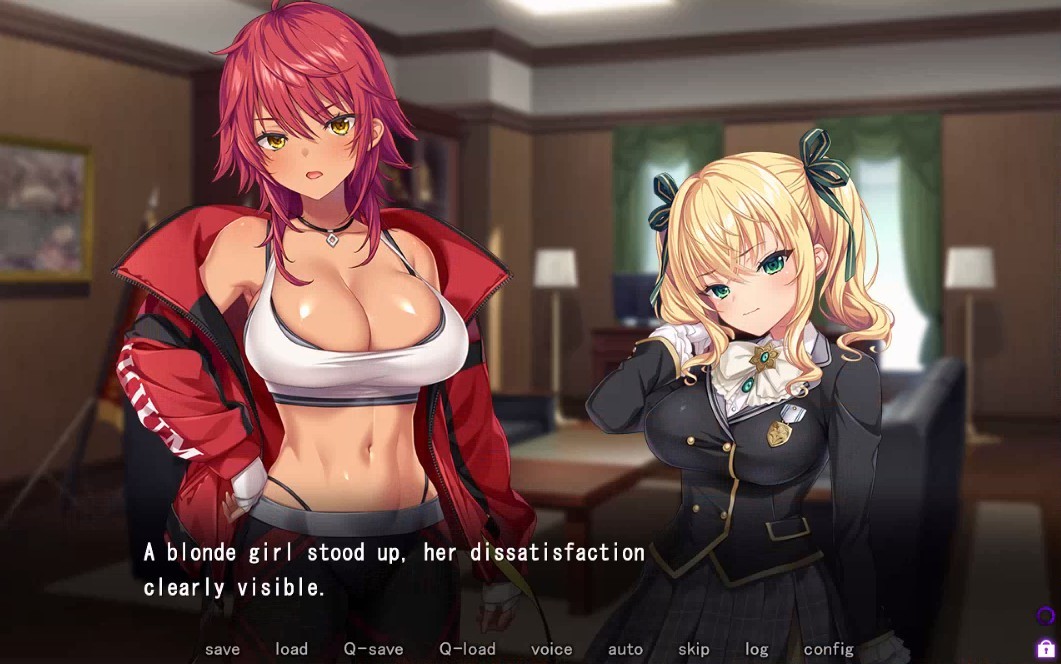Show the dialogue log
The image size is (1061, 664).
click(757, 649)
